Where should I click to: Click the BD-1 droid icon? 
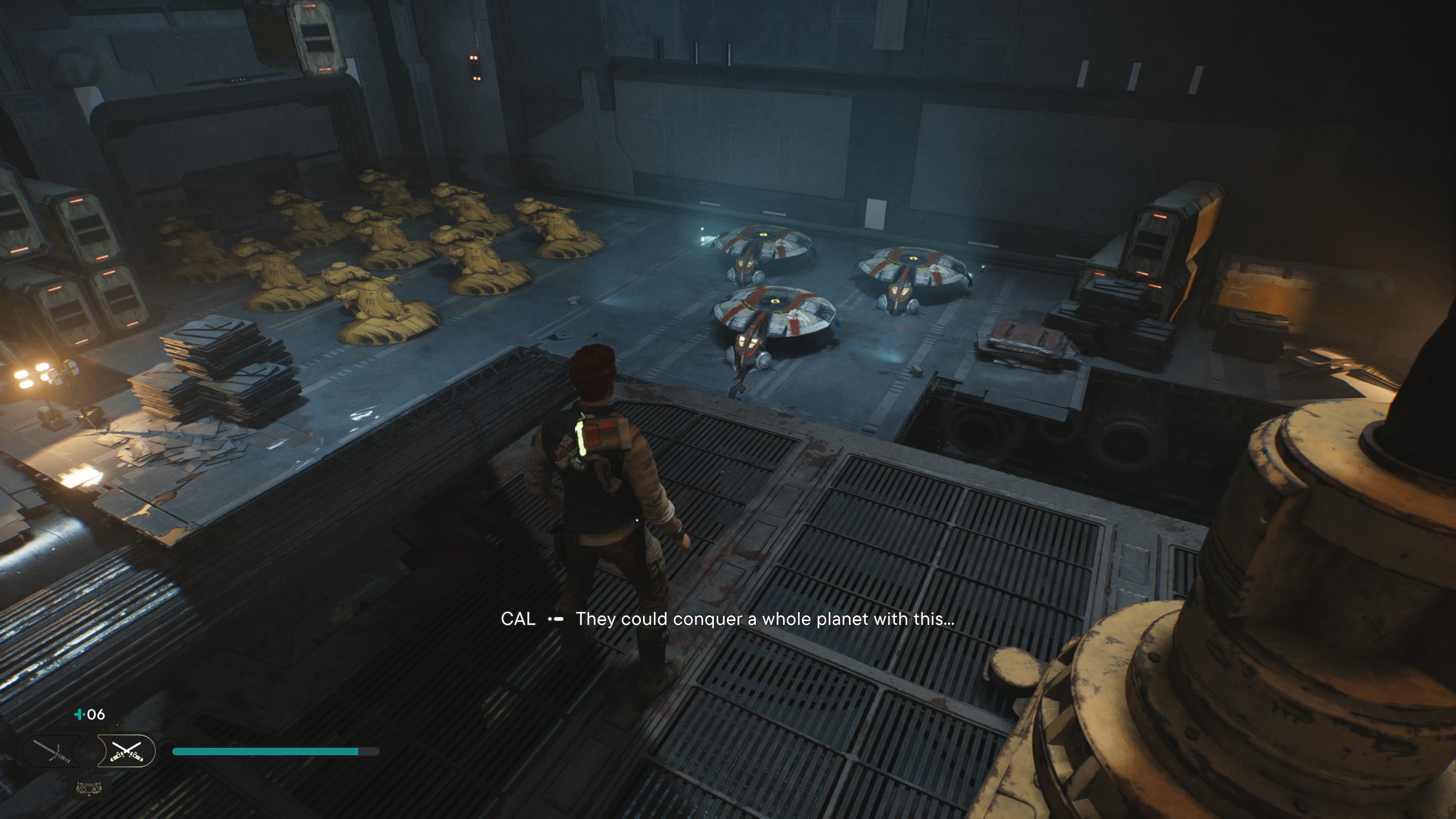coord(89,788)
